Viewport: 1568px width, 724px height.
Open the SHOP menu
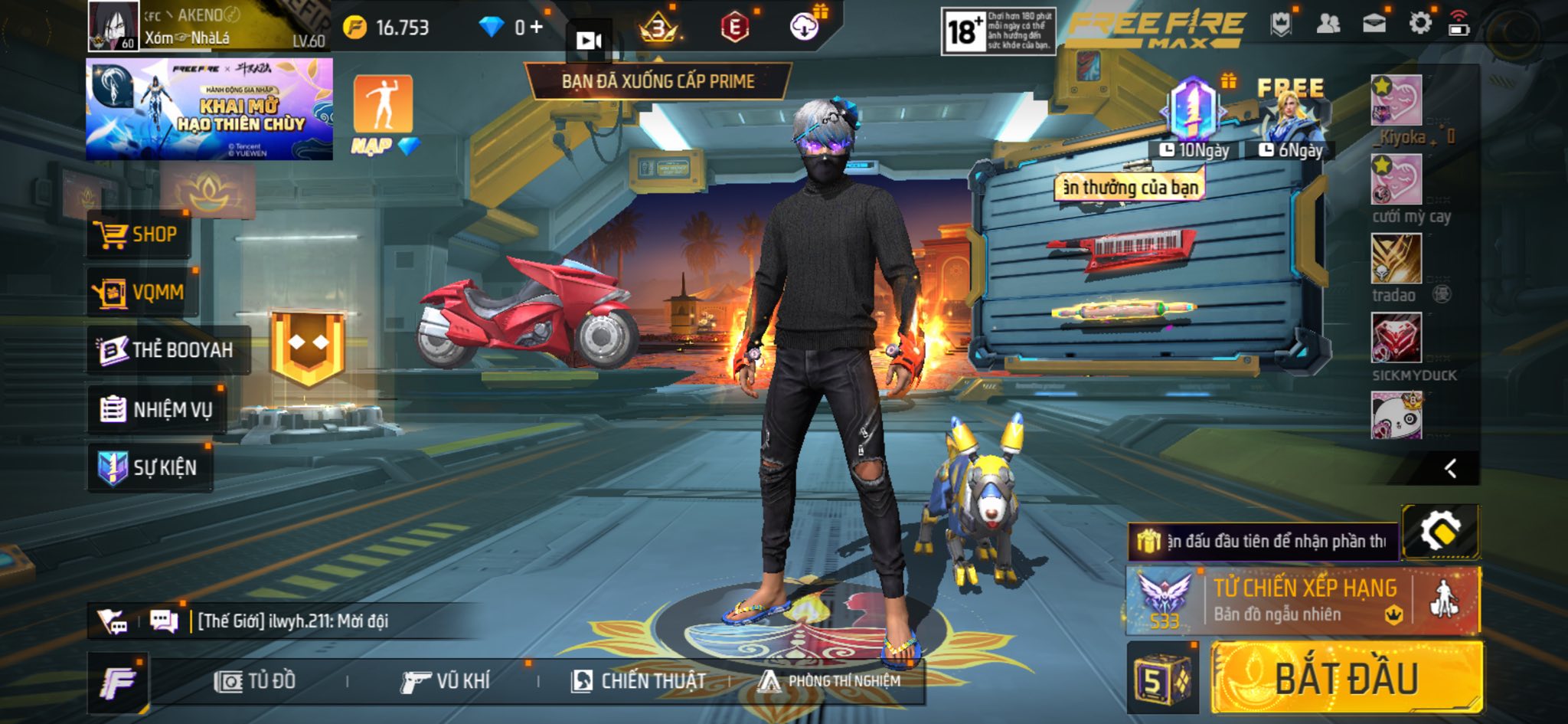click(139, 234)
